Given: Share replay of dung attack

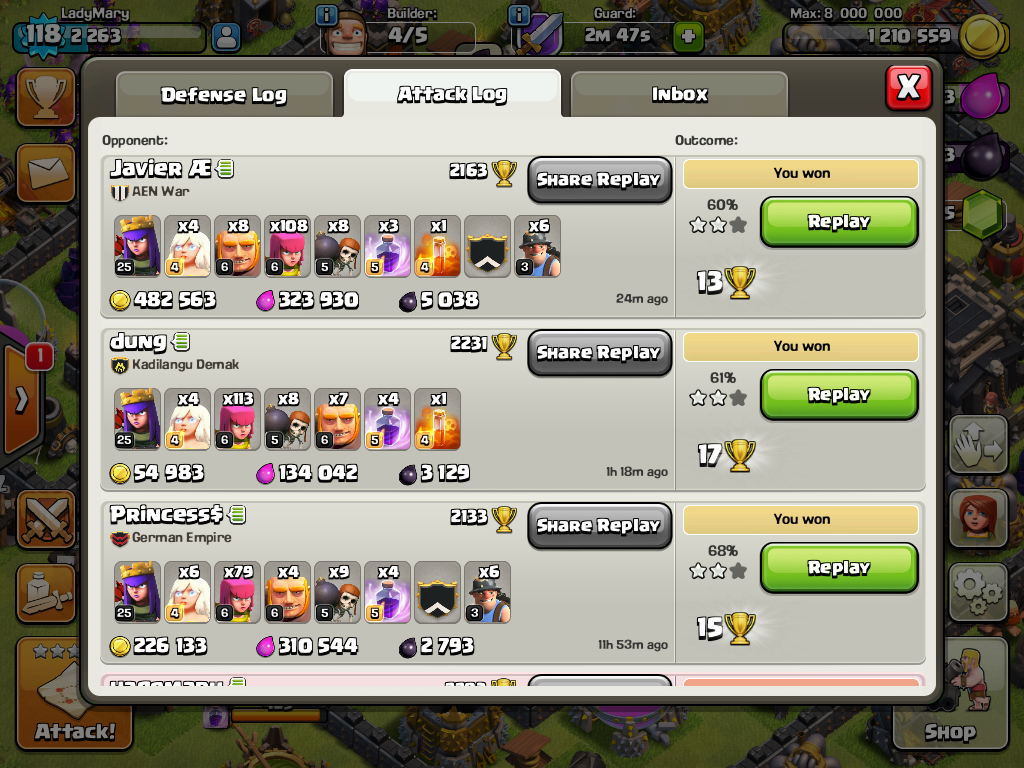Looking at the screenshot, I should 599,353.
